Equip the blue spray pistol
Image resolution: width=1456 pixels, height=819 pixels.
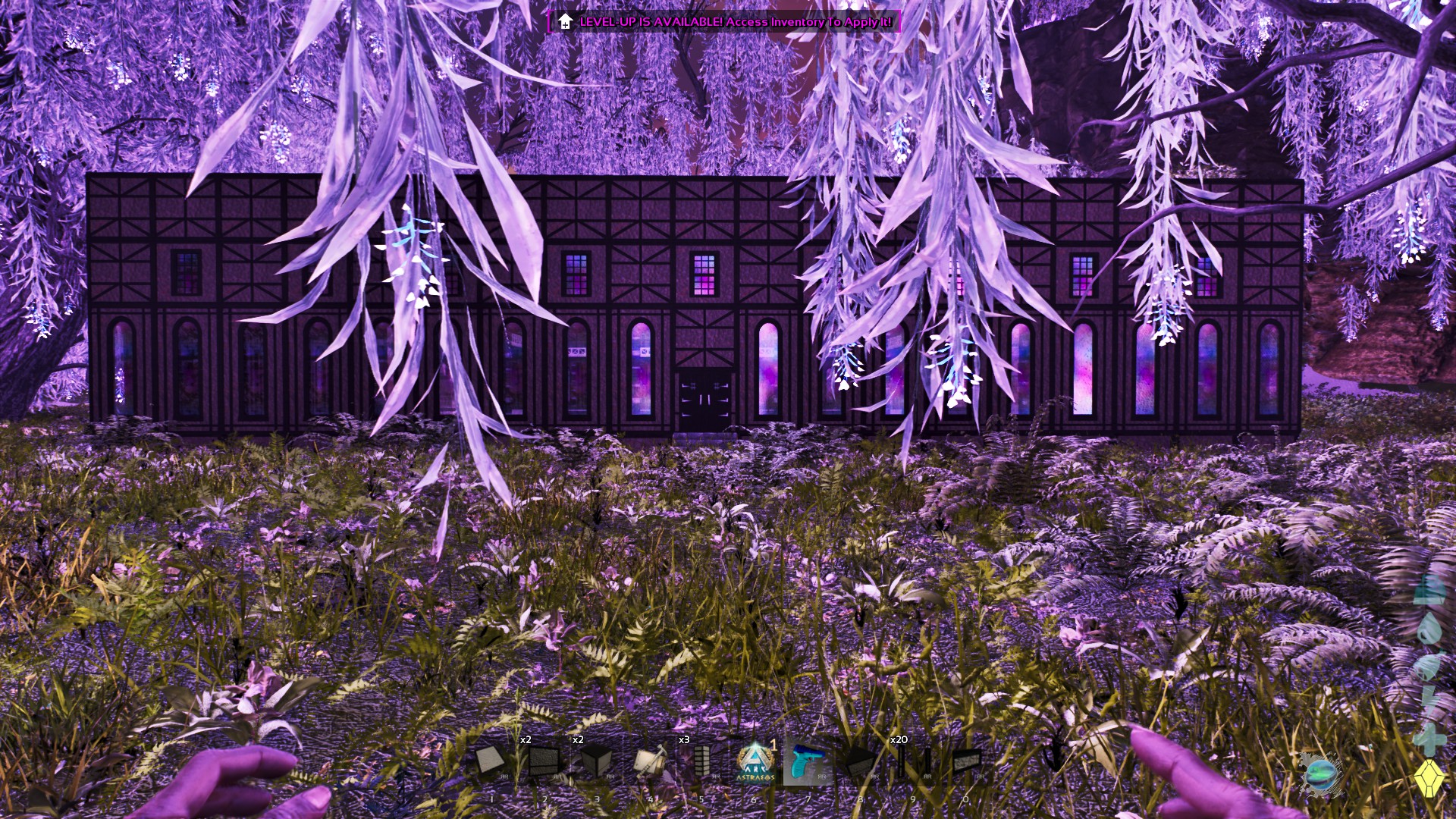807,762
